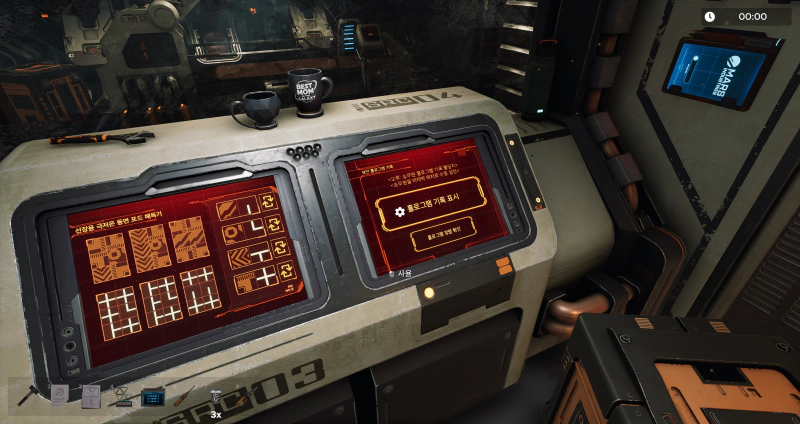
Task: Select the blue tablet hotbar item
Action: [153, 397]
